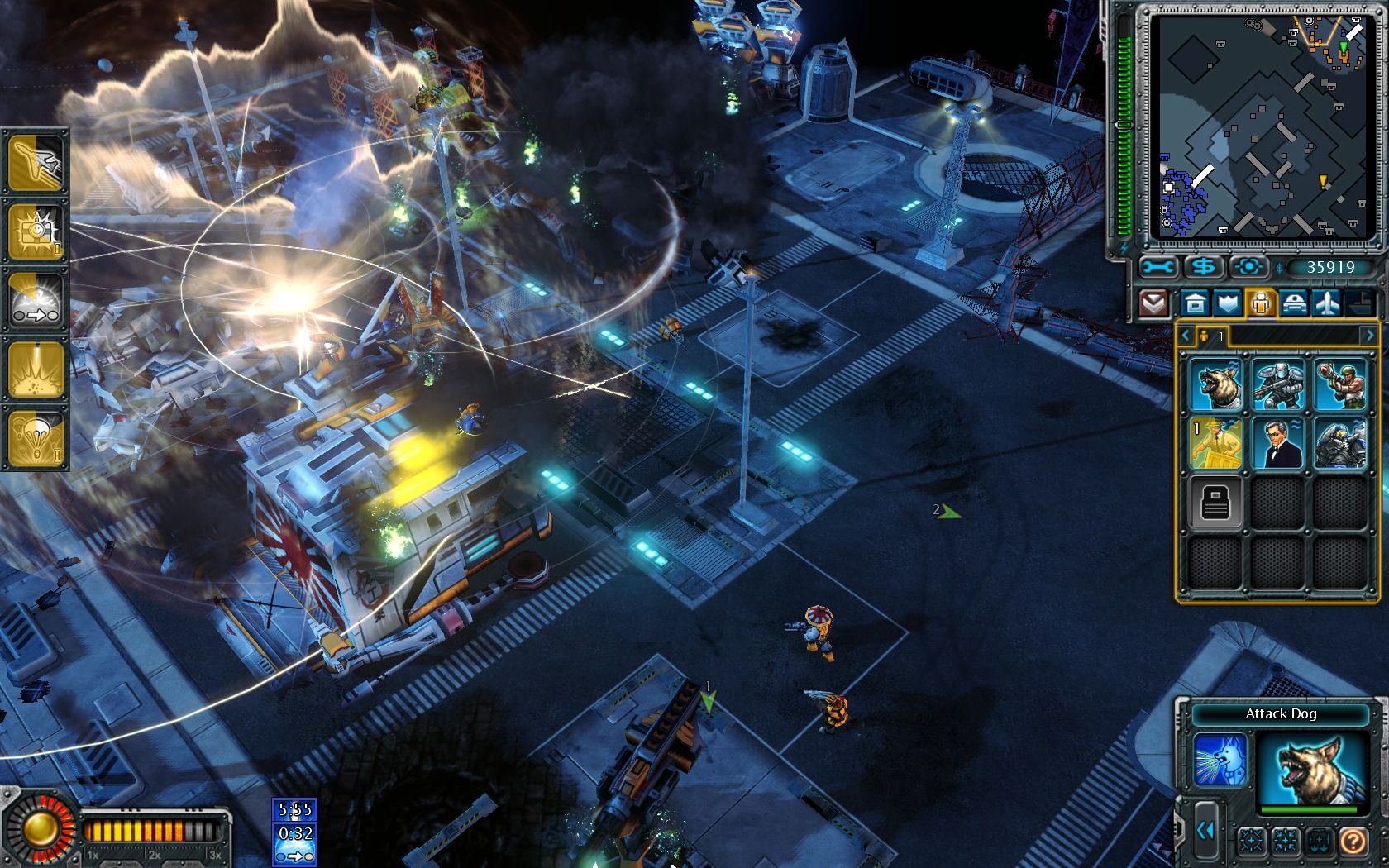Train a Peacekeeper infantry unit
The image size is (1389, 868).
tap(1278, 384)
